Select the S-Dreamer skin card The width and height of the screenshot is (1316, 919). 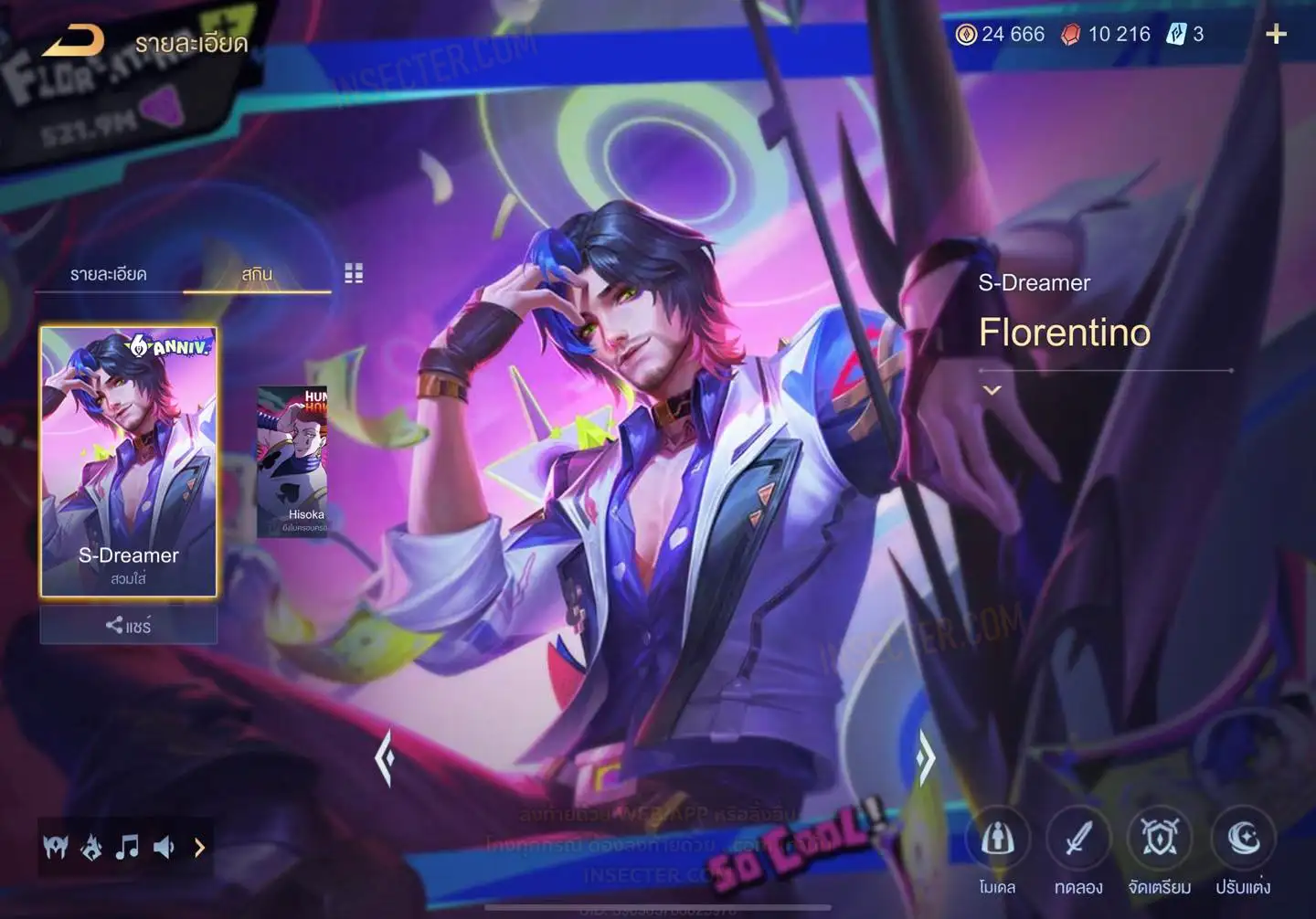point(129,461)
